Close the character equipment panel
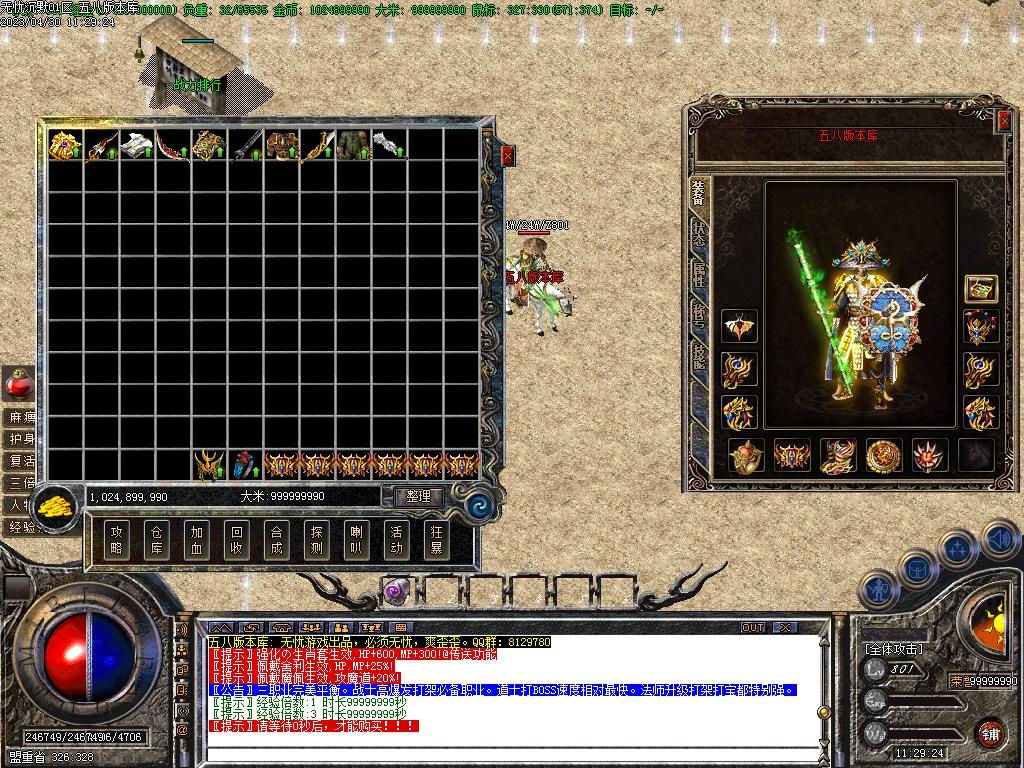1024x768 pixels. (x=1004, y=121)
